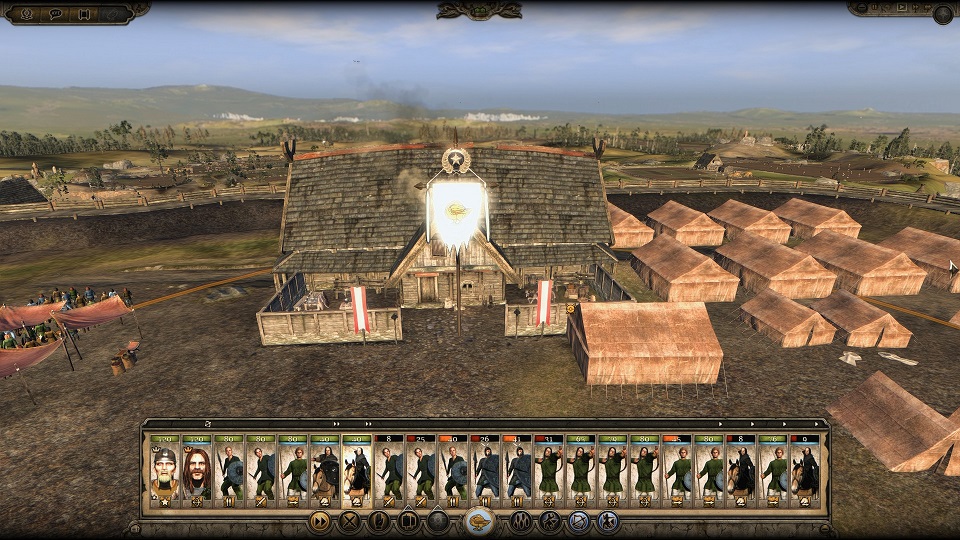
Task: Click the round compass button top-right
Action: pyautogui.click(x=942, y=14)
